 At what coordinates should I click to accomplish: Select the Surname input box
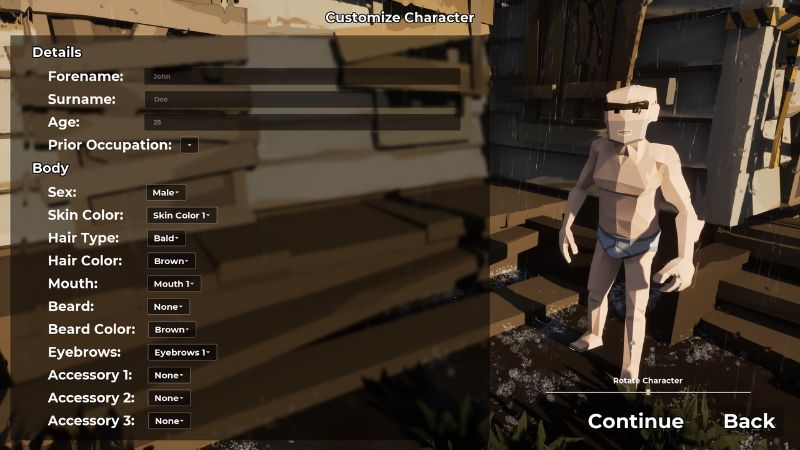tap(302, 99)
